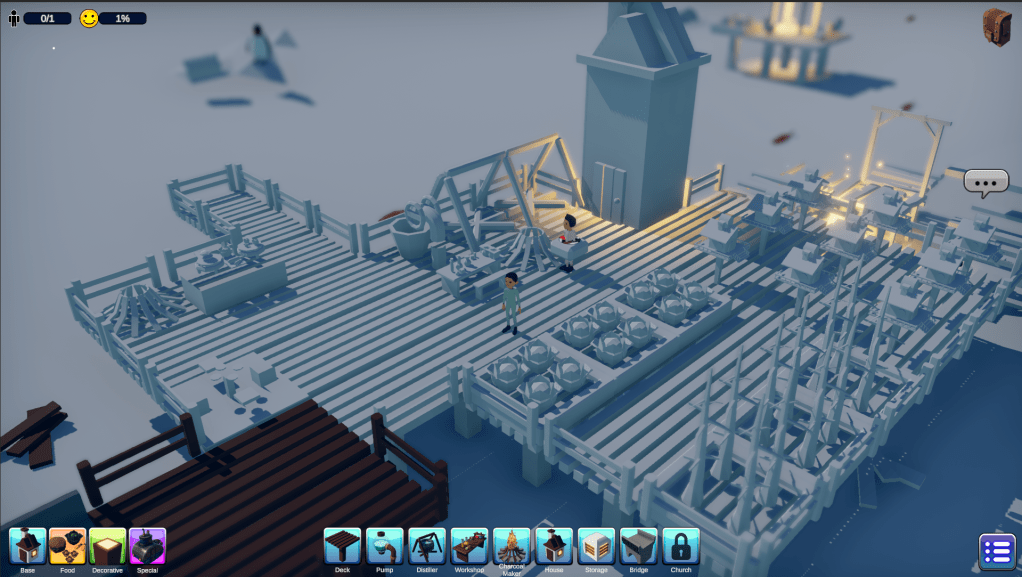This screenshot has height=577, width=1022.
Task: Select the Base build category
Action: coord(27,547)
